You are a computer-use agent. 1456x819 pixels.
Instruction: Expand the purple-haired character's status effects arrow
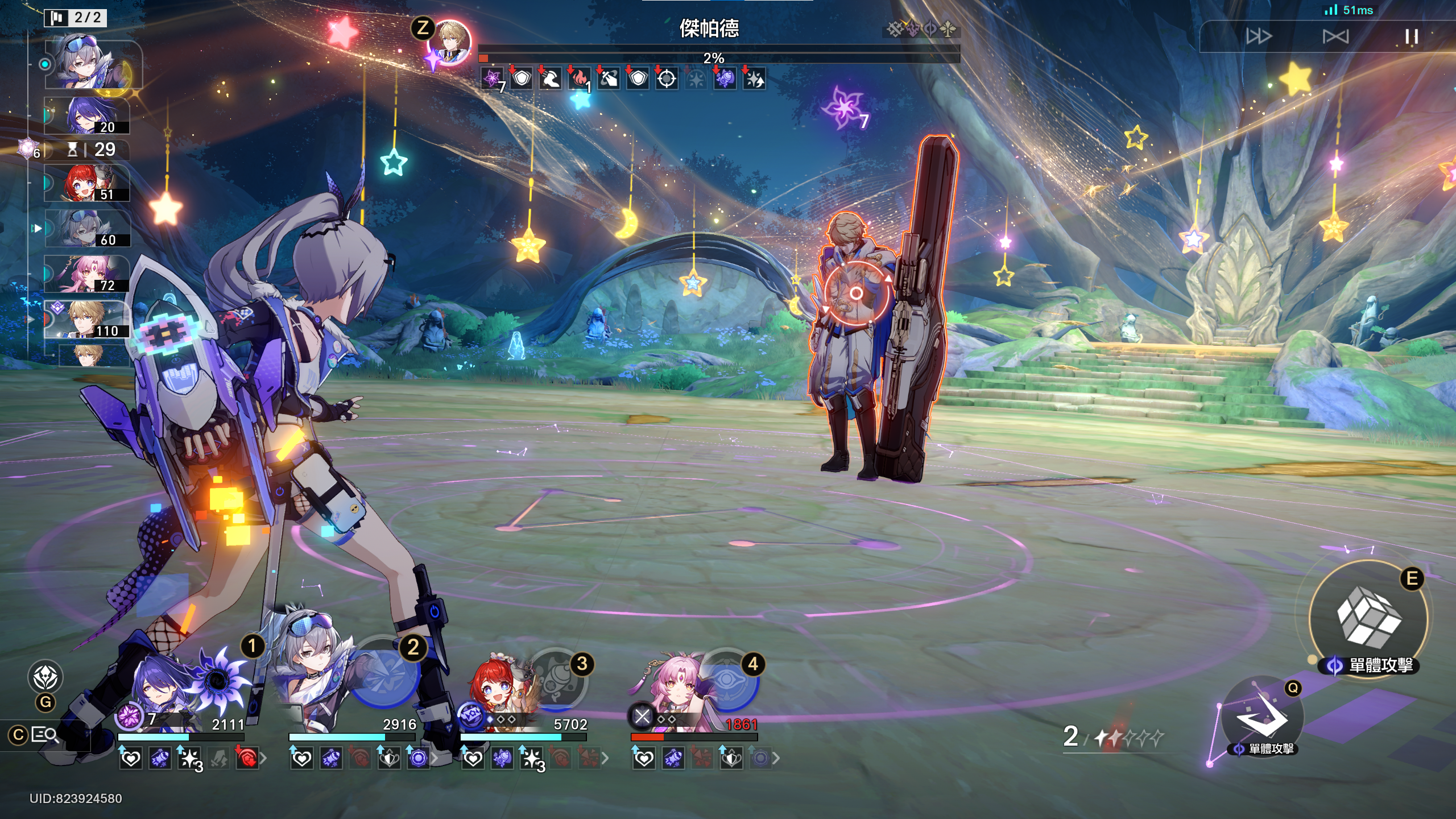coord(263,758)
